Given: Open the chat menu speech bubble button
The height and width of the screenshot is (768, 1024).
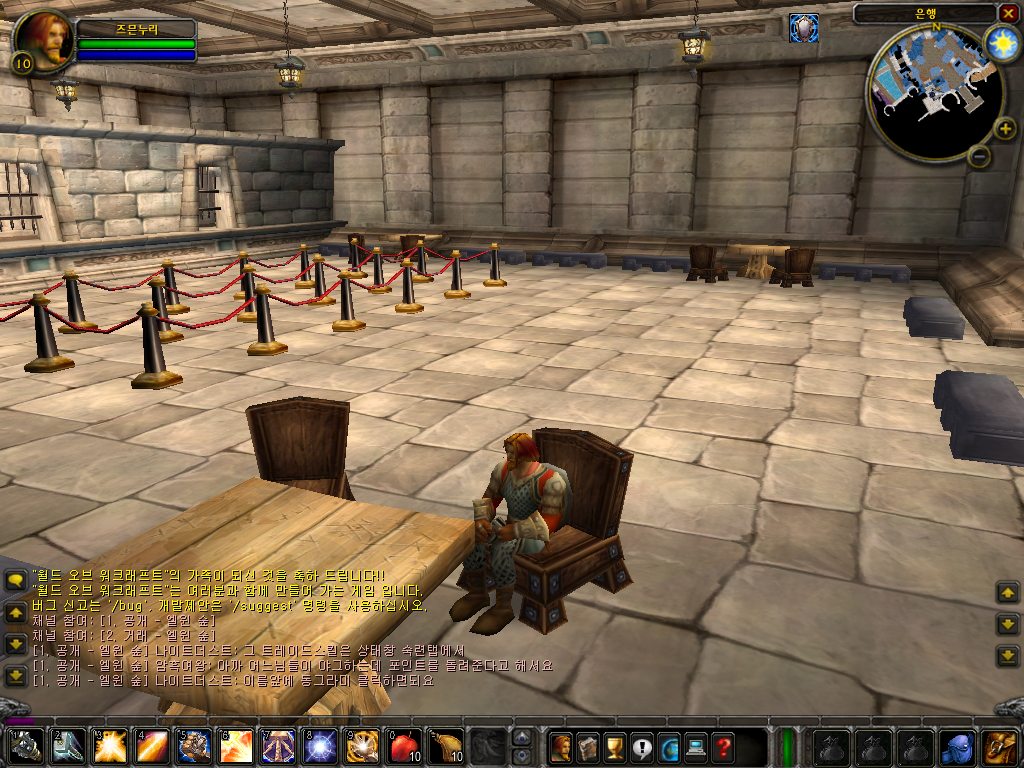Looking at the screenshot, I should click(x=15, y=581).
